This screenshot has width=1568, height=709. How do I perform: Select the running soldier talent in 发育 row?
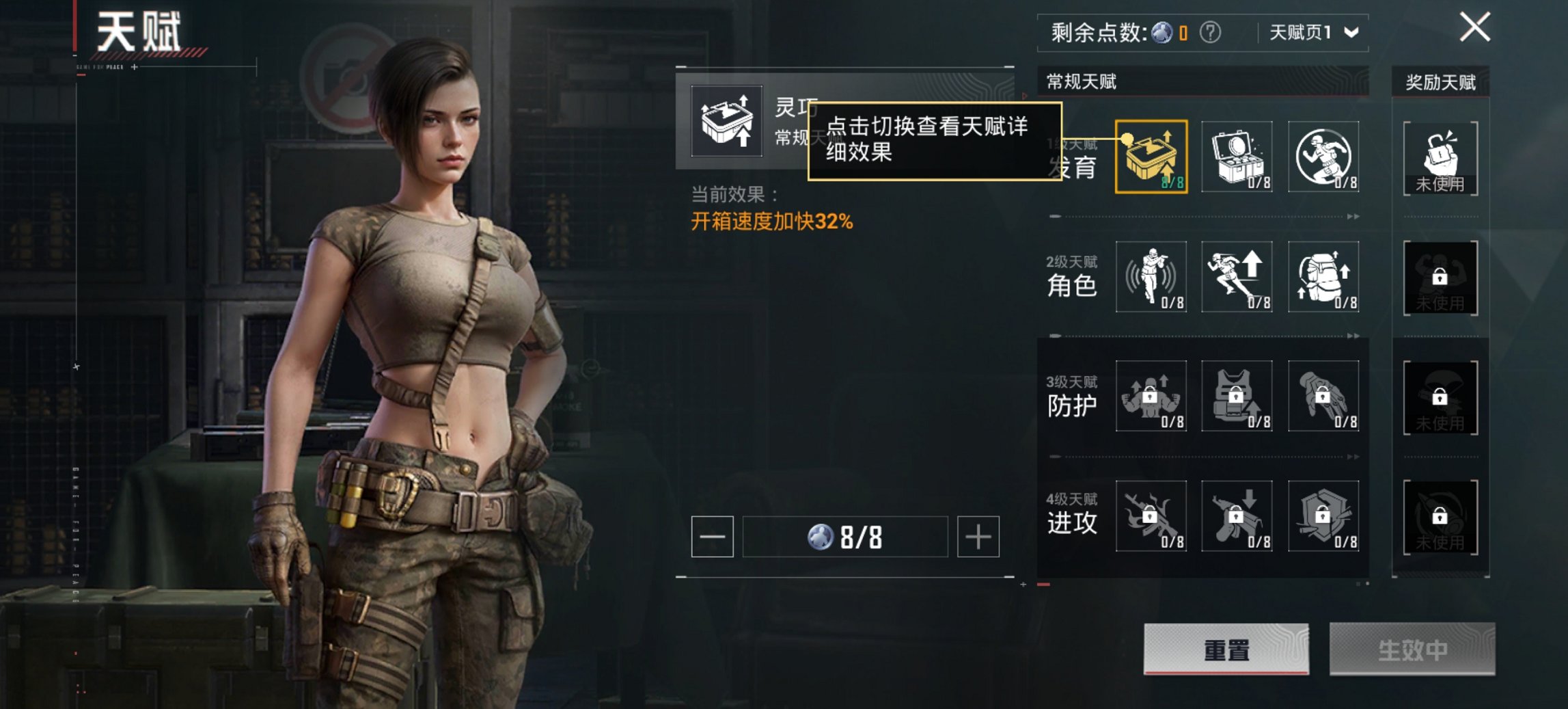[x=1323, y=157]
